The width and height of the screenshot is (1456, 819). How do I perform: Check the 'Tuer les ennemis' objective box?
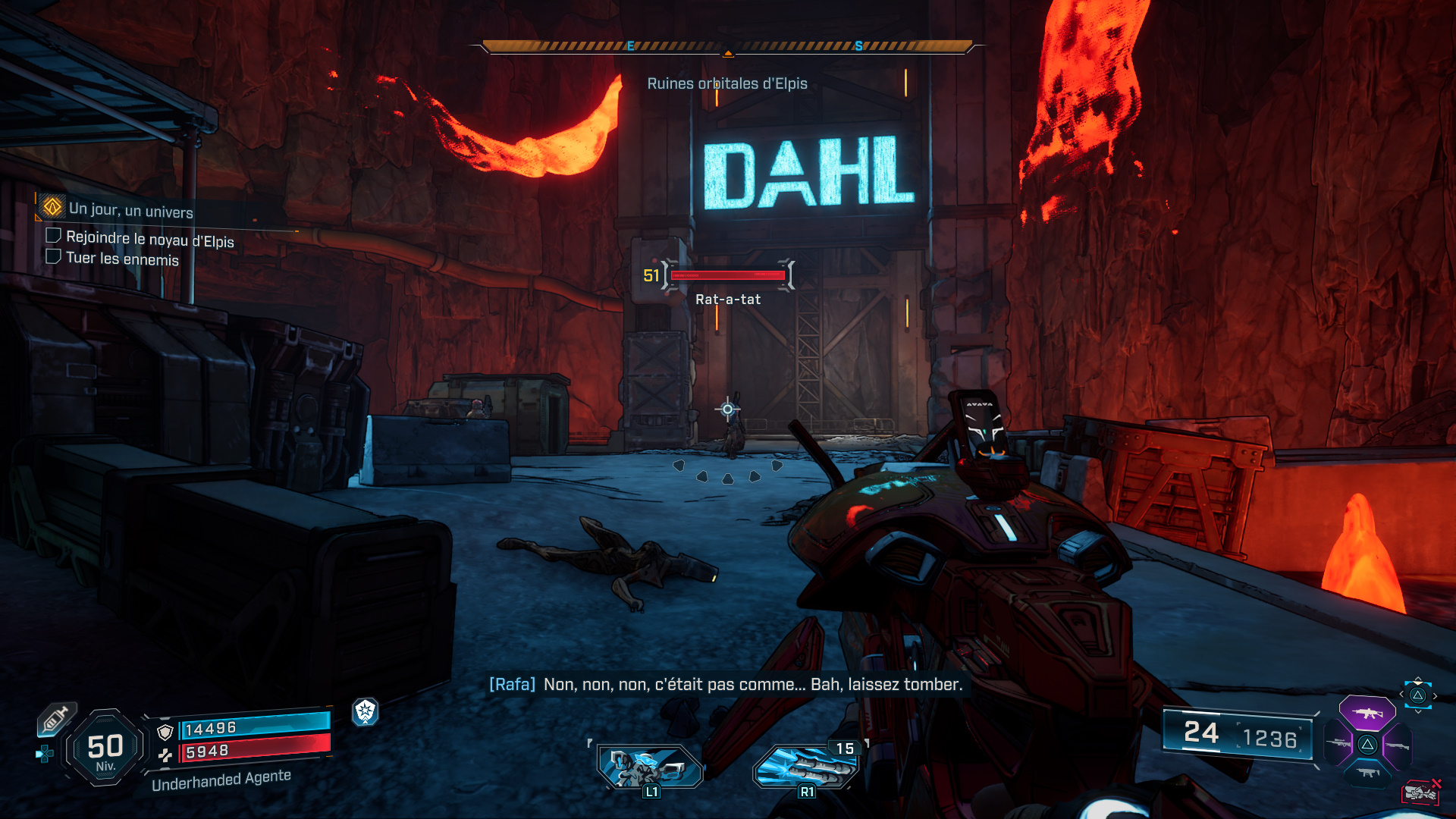point(54,259)
